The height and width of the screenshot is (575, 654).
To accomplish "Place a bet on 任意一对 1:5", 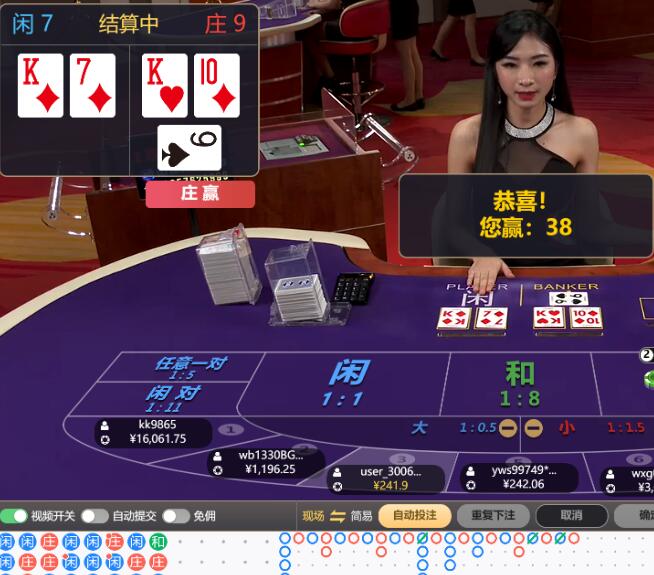I will pyautogui.click(x=190, y=367).
